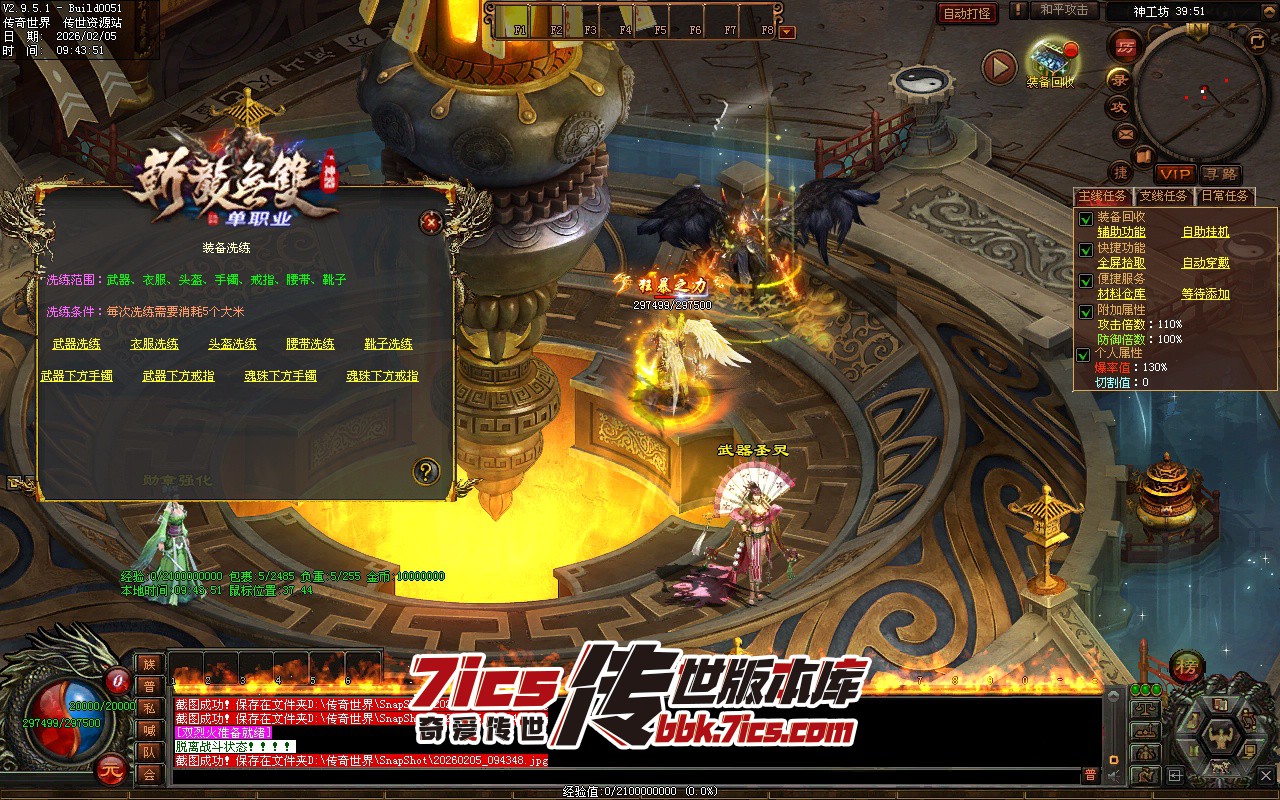Select the 武器下方手镯 link
1280x800 pixels.
click(77, 376)
